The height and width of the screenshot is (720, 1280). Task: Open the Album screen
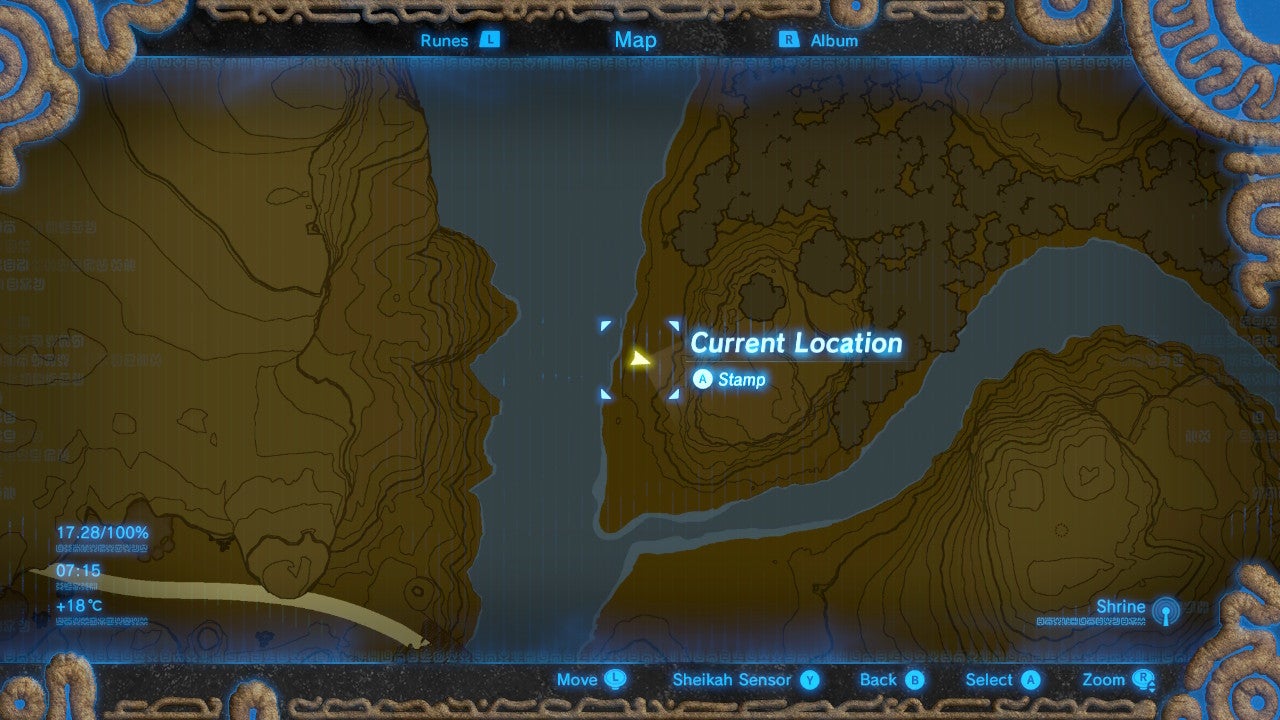tap(836, 40)
